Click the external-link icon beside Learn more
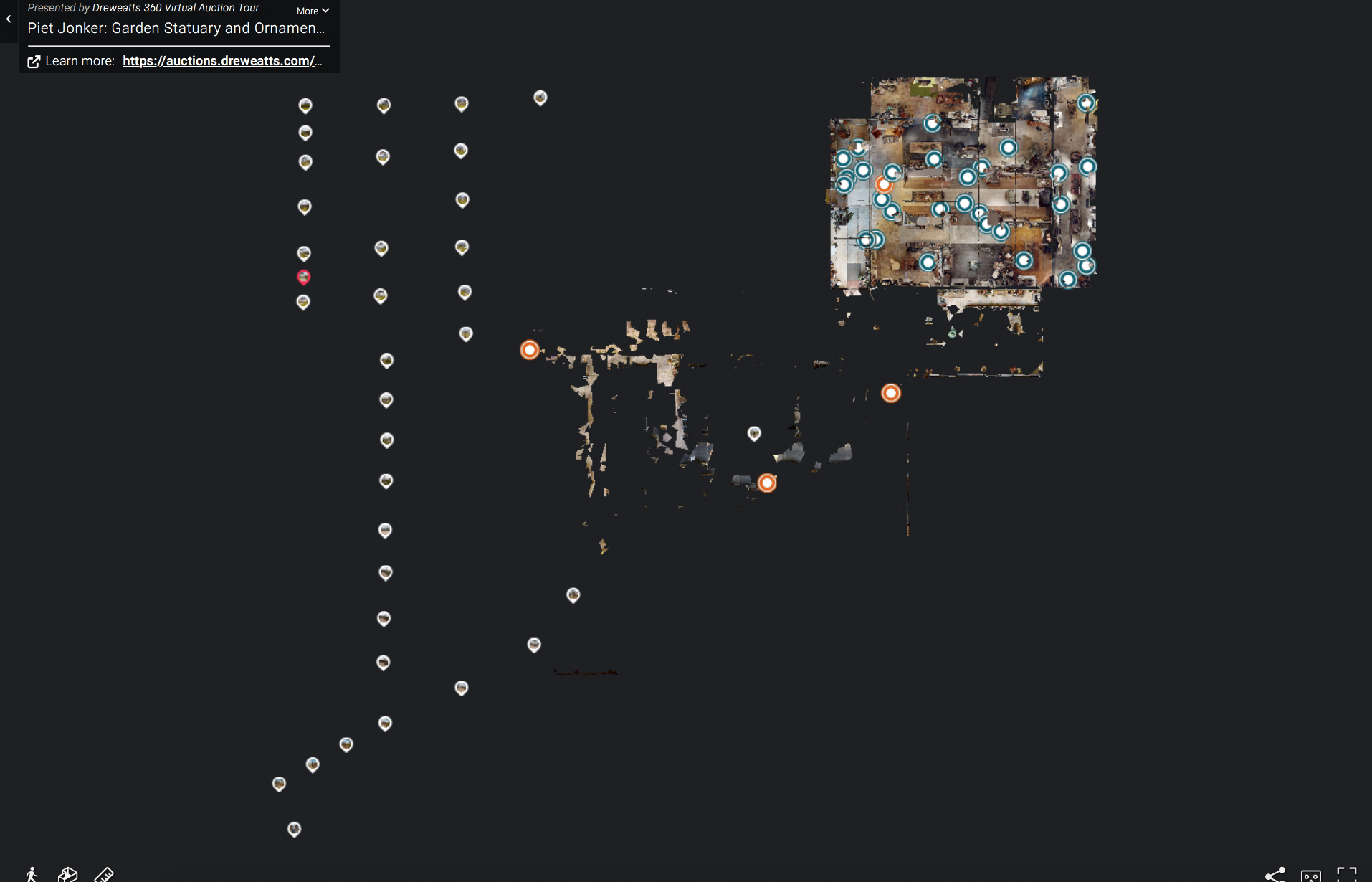 34,62
